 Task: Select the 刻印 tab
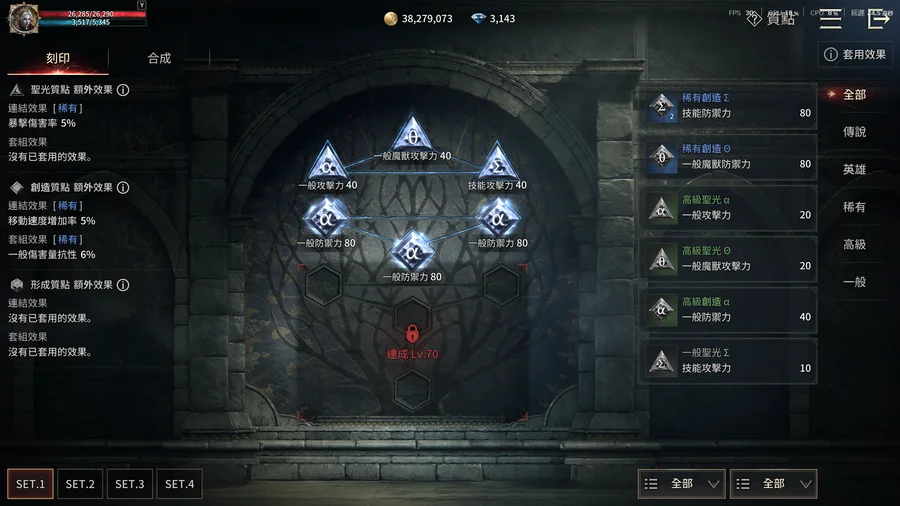[58, 58]
